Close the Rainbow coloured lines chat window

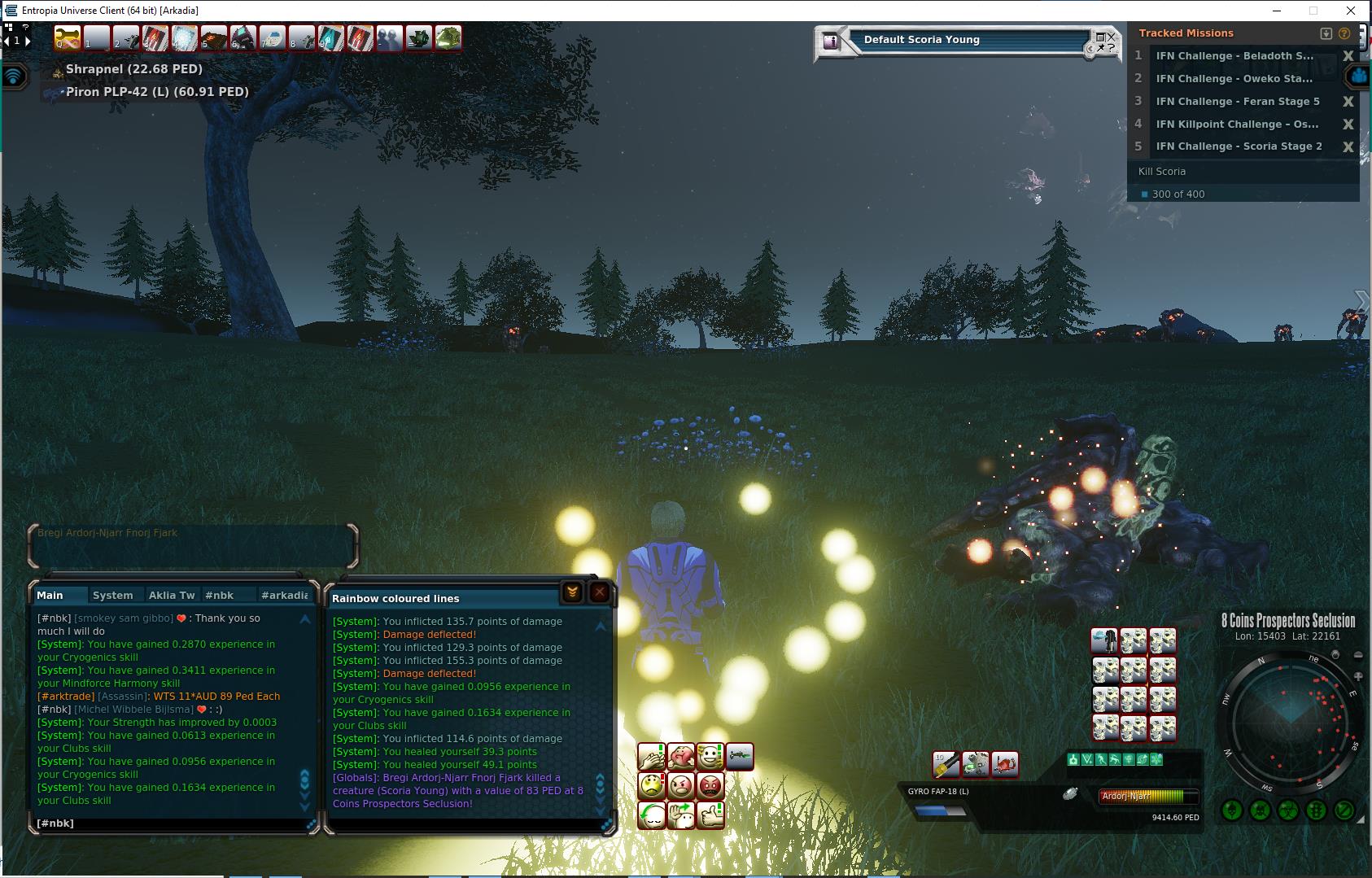[x=600, y=592]
